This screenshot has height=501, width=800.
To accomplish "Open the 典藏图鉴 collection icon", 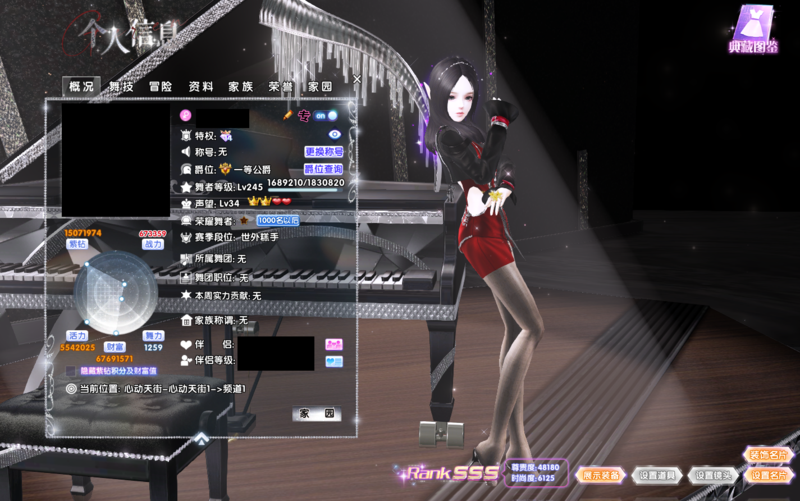I will [x=753, y=28].
